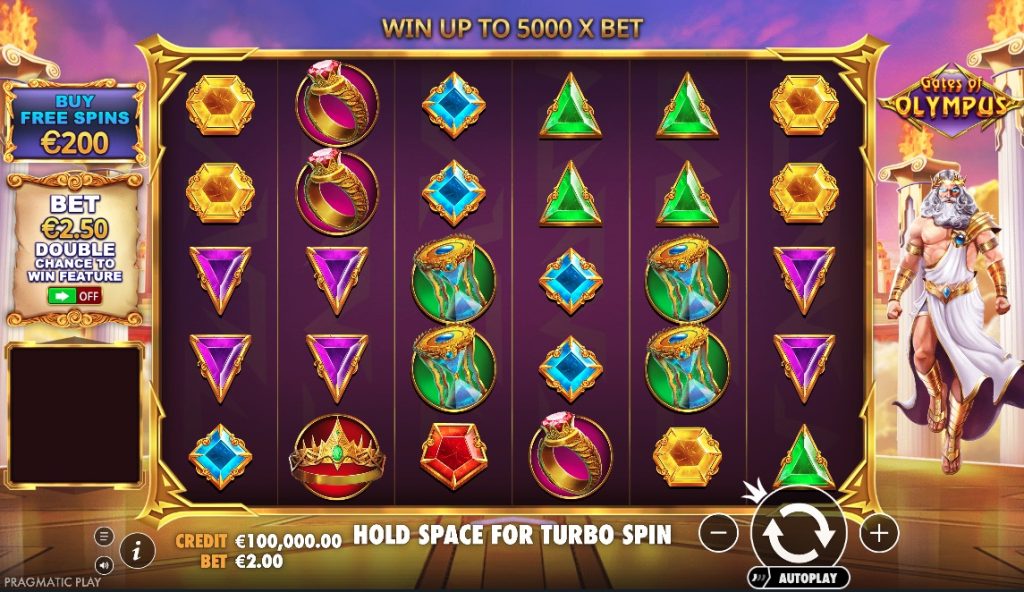
Task: Open the hamburger settings menu
Action: tap(104, 536)
